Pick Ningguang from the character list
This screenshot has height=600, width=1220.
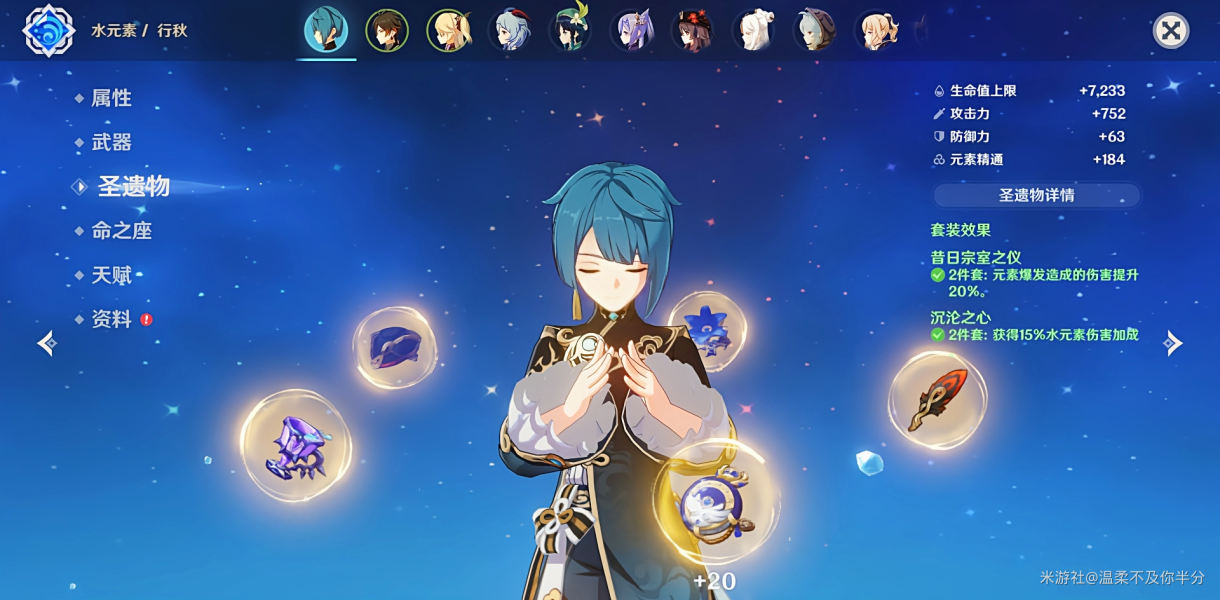click(x=753, y=31)
